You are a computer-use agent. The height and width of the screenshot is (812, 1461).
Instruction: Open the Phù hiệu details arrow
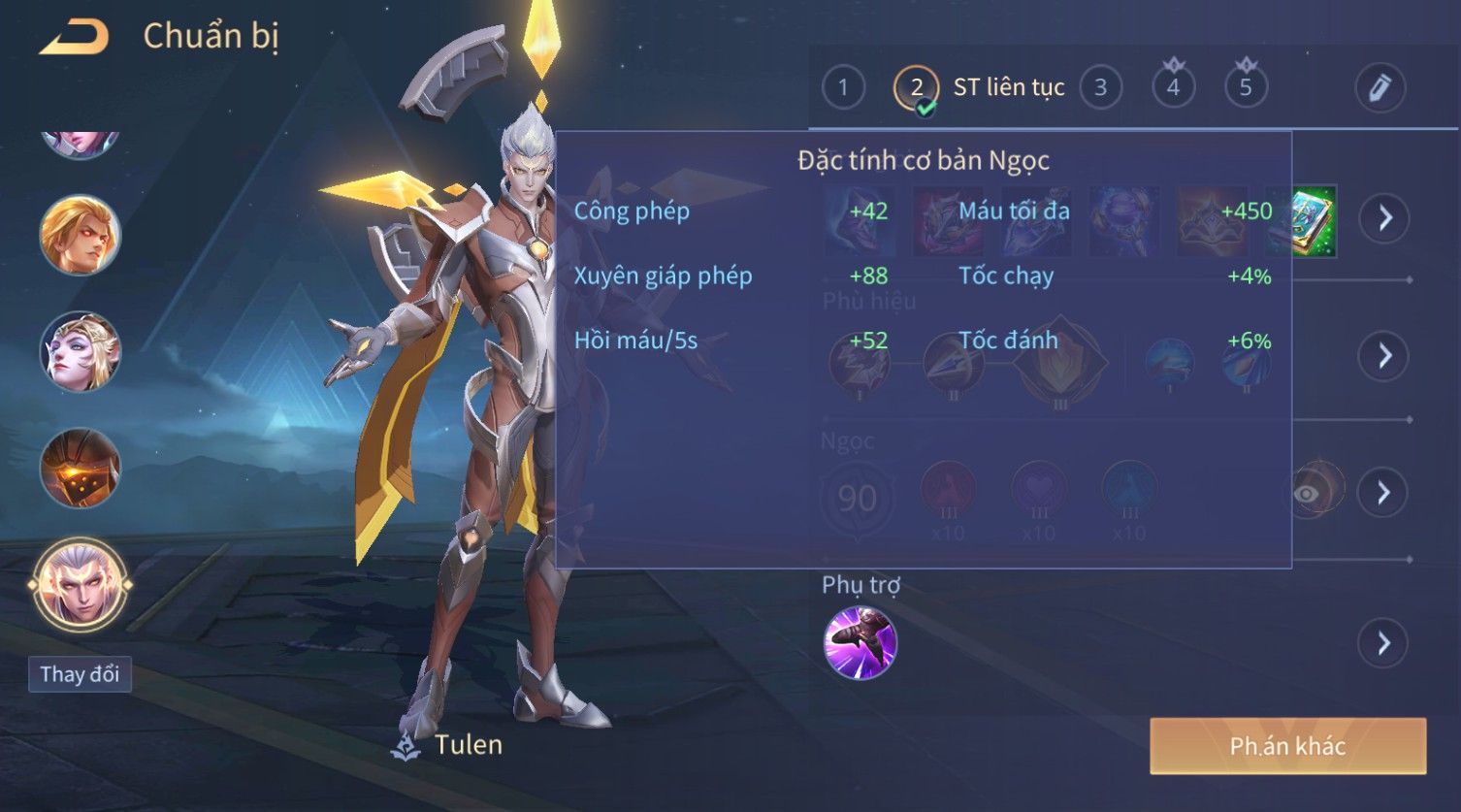[x=1384, y=356]
